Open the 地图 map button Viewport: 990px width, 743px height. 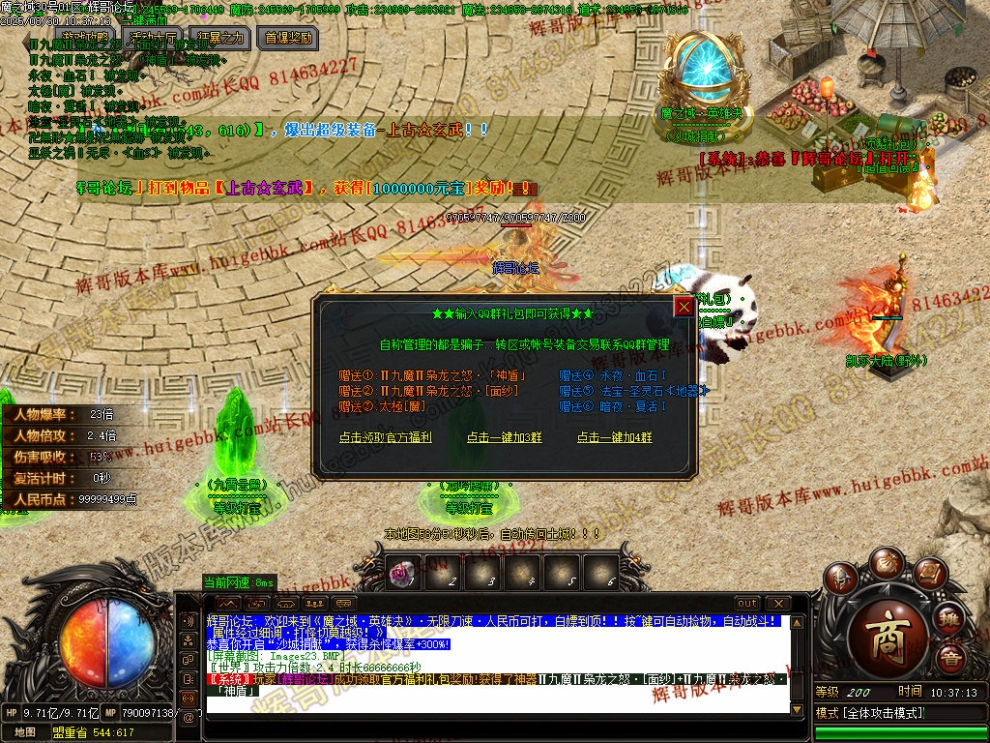tap(25, 732)
